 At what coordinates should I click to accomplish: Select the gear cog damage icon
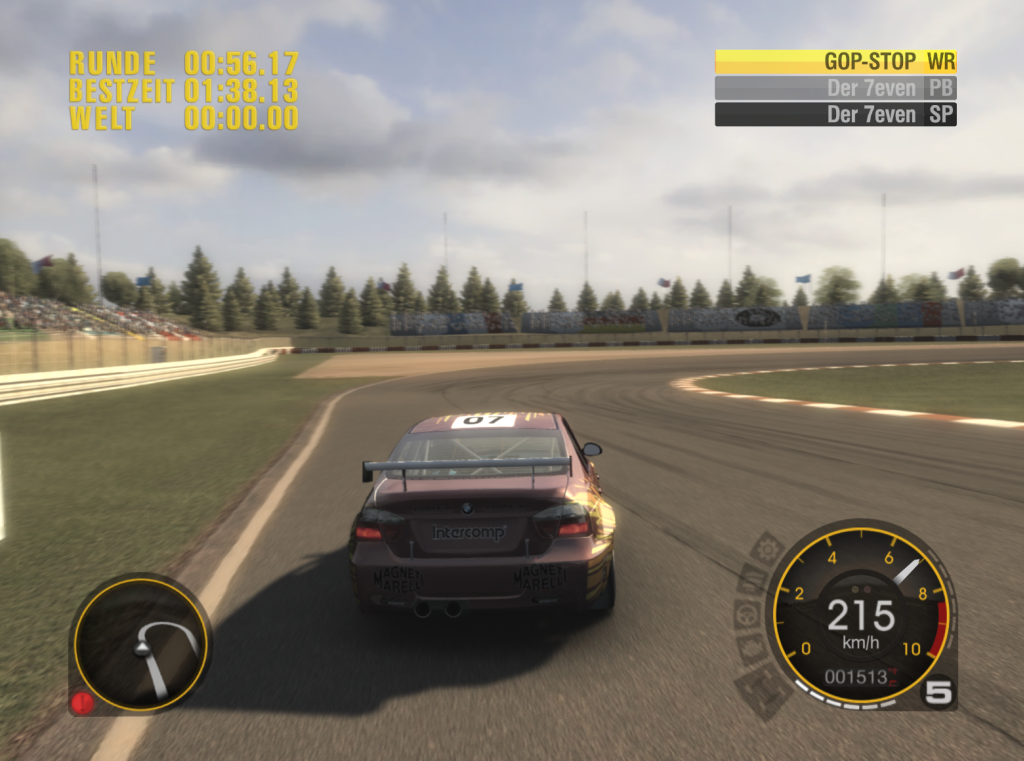[x=768, y=549]
